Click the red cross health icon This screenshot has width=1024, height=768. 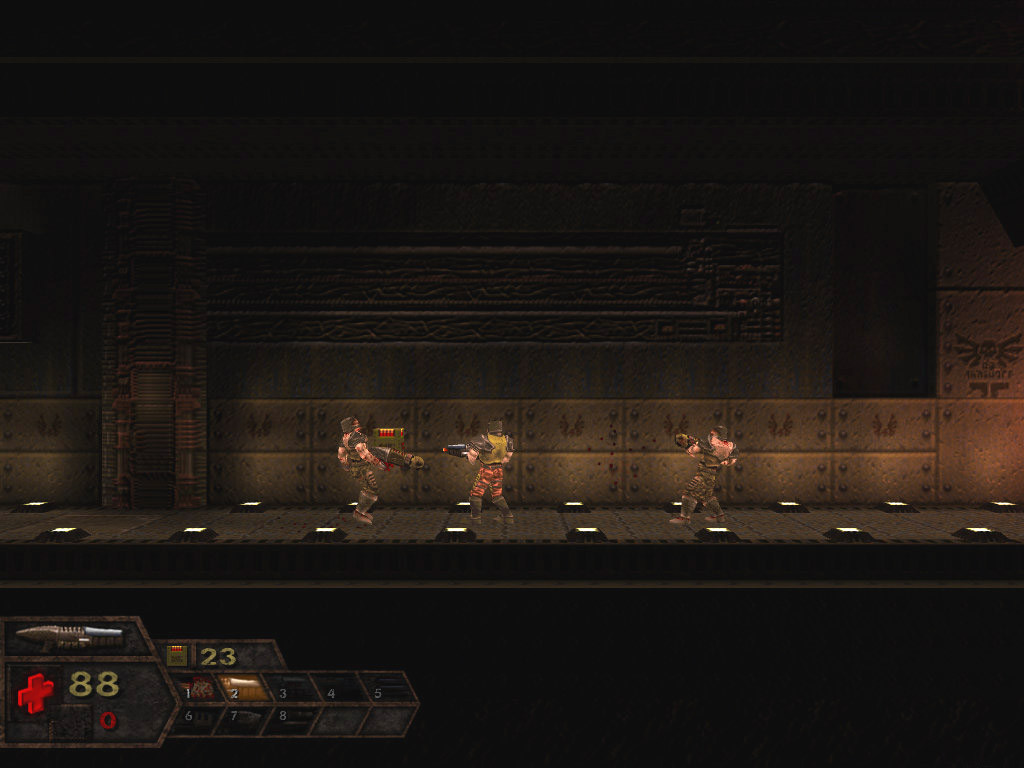tap(35, 692)
